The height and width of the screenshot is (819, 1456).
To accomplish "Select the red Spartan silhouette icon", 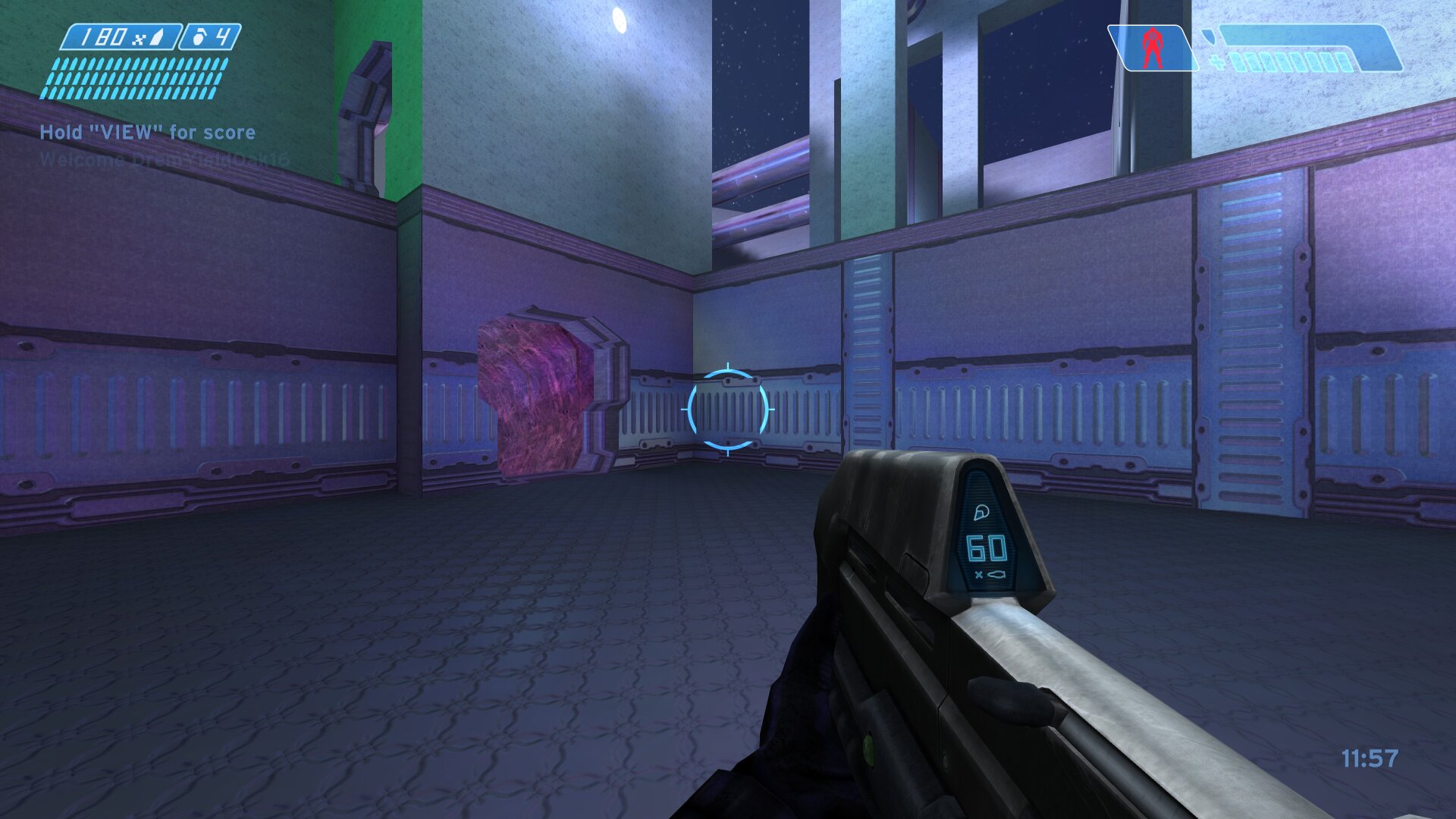I will click(x=1153, y=47).
